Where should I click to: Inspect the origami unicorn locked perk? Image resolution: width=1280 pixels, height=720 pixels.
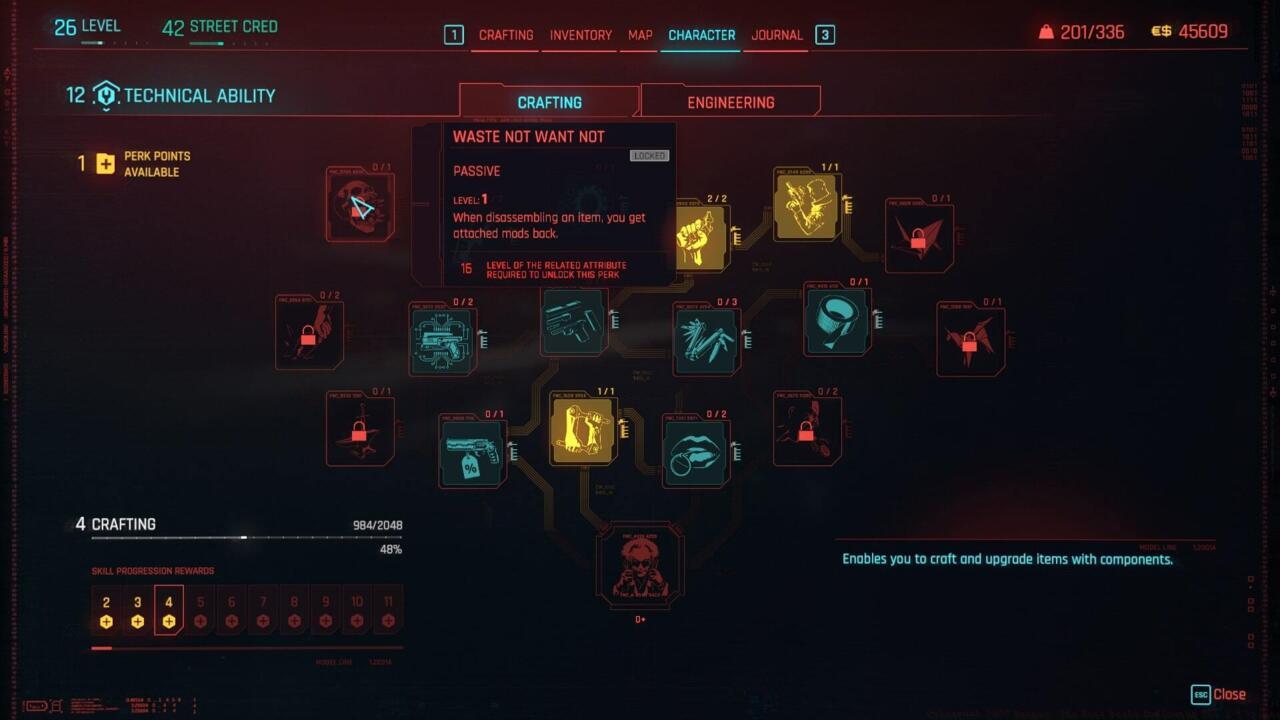[x=970, y=339]
